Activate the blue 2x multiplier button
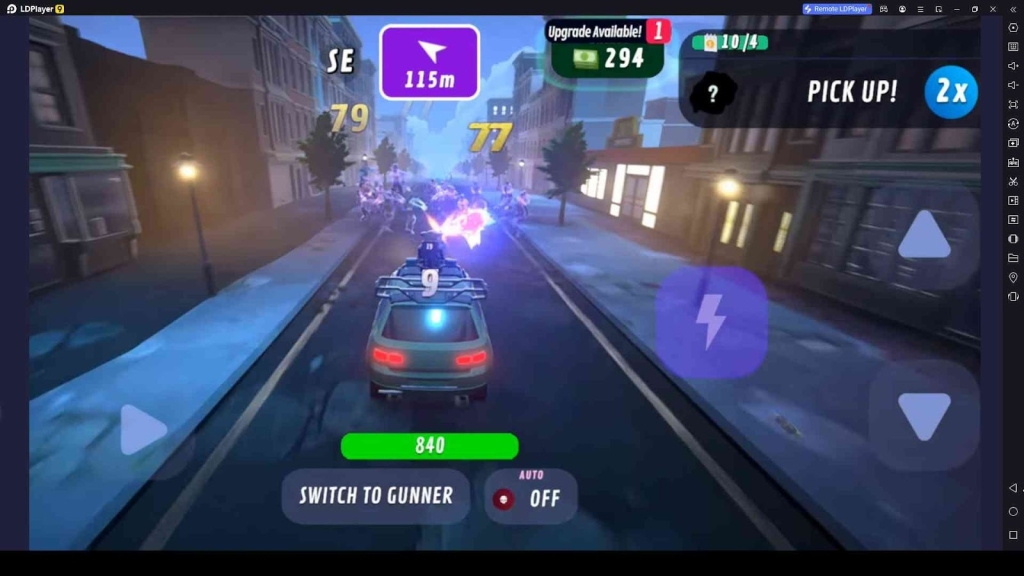Image resolution: width=1024 pixels, height=576 pixels. 950,92
